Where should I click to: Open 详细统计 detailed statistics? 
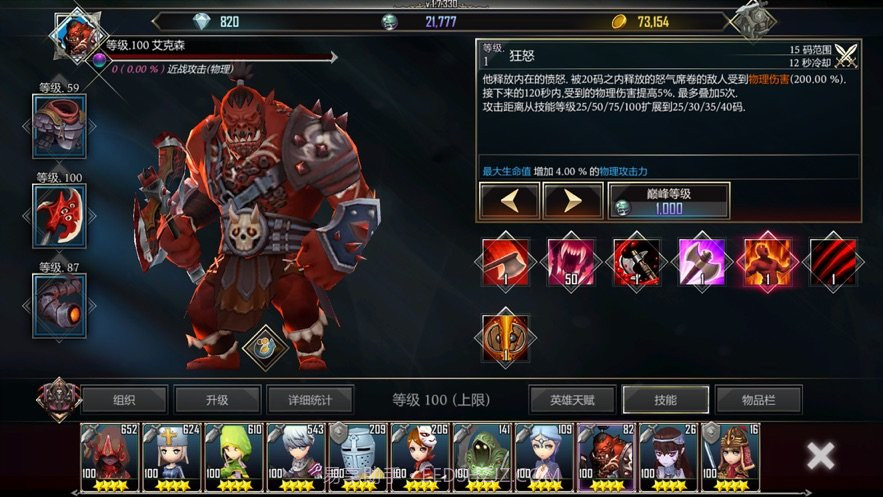coord(310,400)
